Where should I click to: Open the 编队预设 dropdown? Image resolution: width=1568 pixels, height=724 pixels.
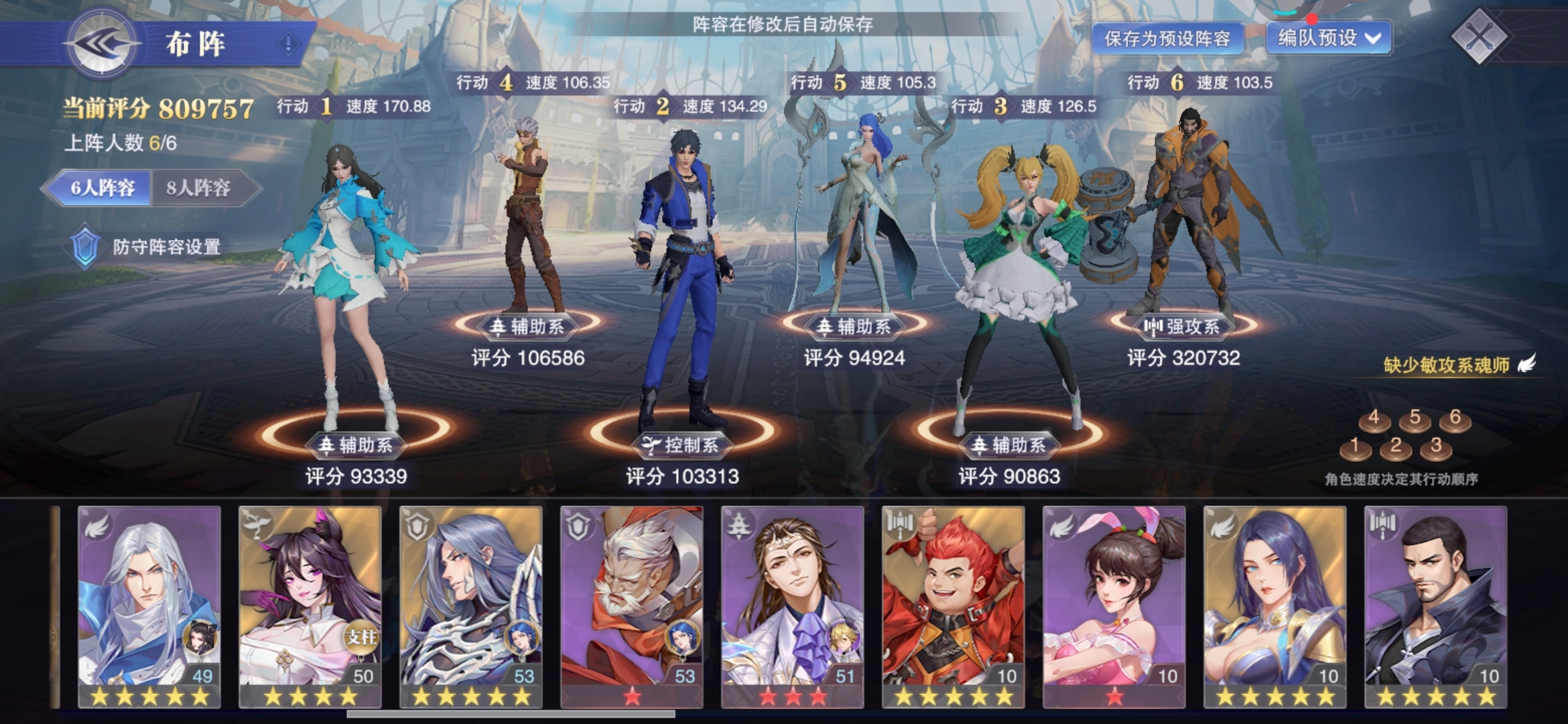click(1329, 38)
